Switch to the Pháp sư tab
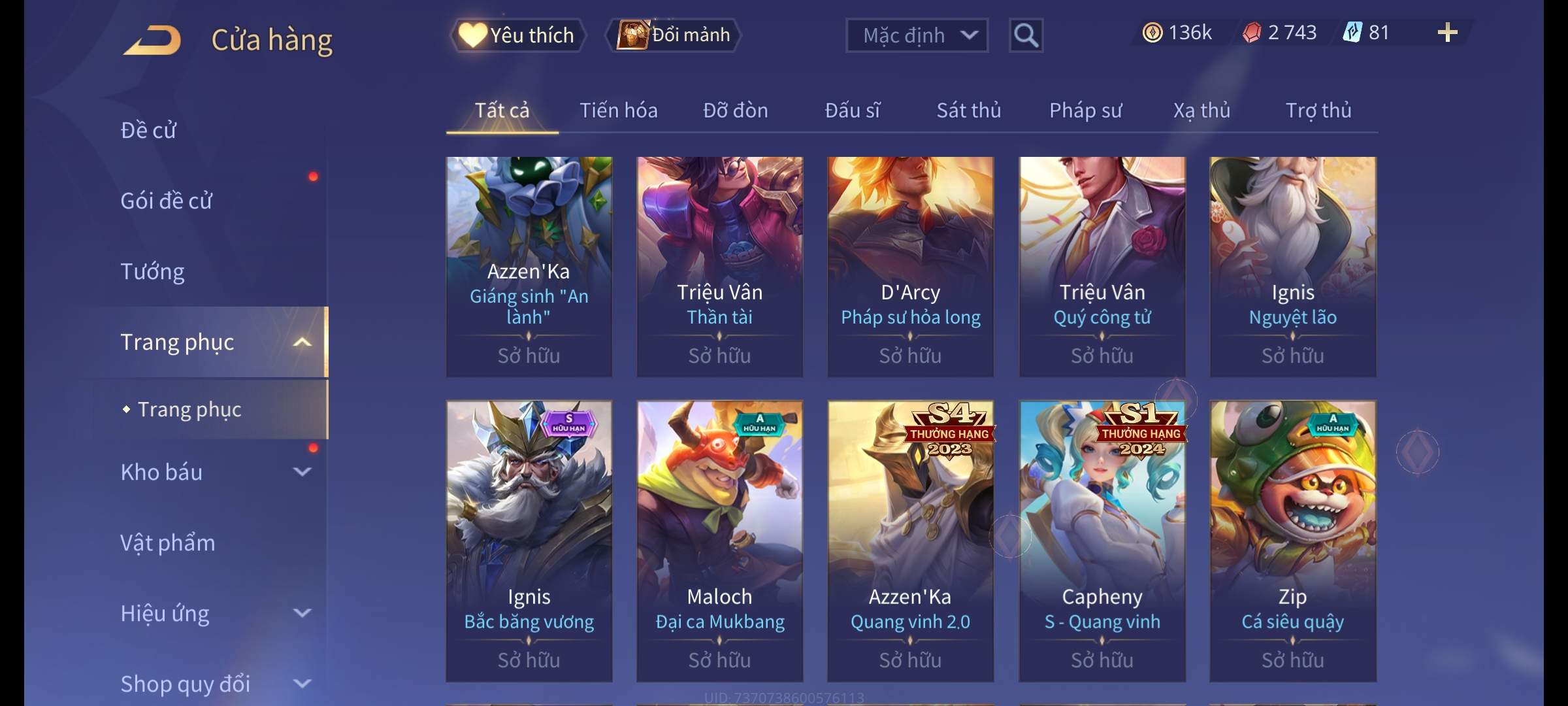Viewport: 1568px width, 706px height. tap(1085, 110)
